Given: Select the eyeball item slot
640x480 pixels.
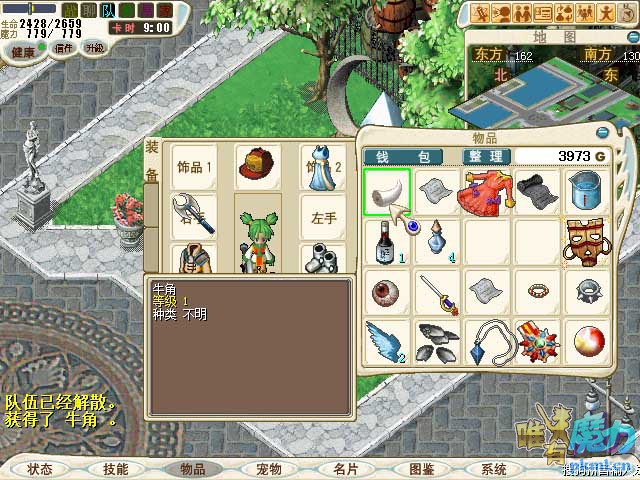Looking at the screenshot, I should 386,291.
